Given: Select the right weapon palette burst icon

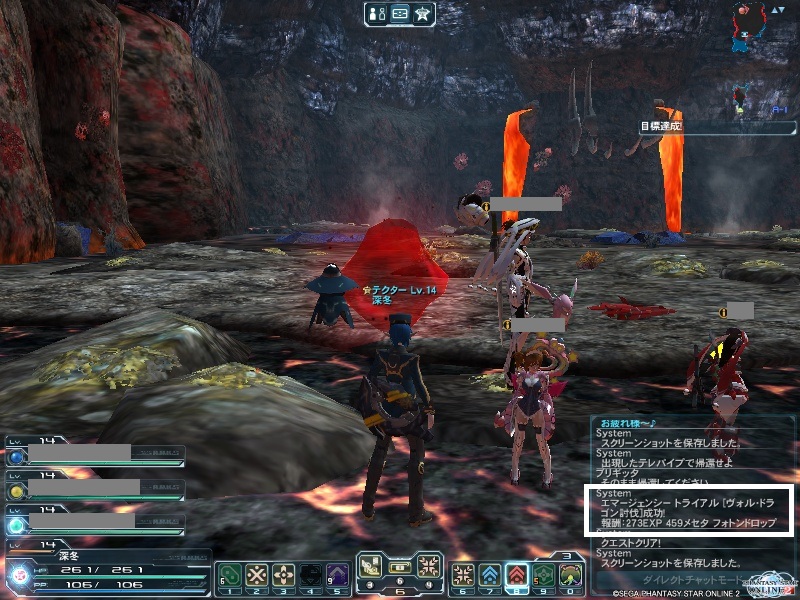Looking at the screenshot, I should pyautogui.click(x=429, y=566).
